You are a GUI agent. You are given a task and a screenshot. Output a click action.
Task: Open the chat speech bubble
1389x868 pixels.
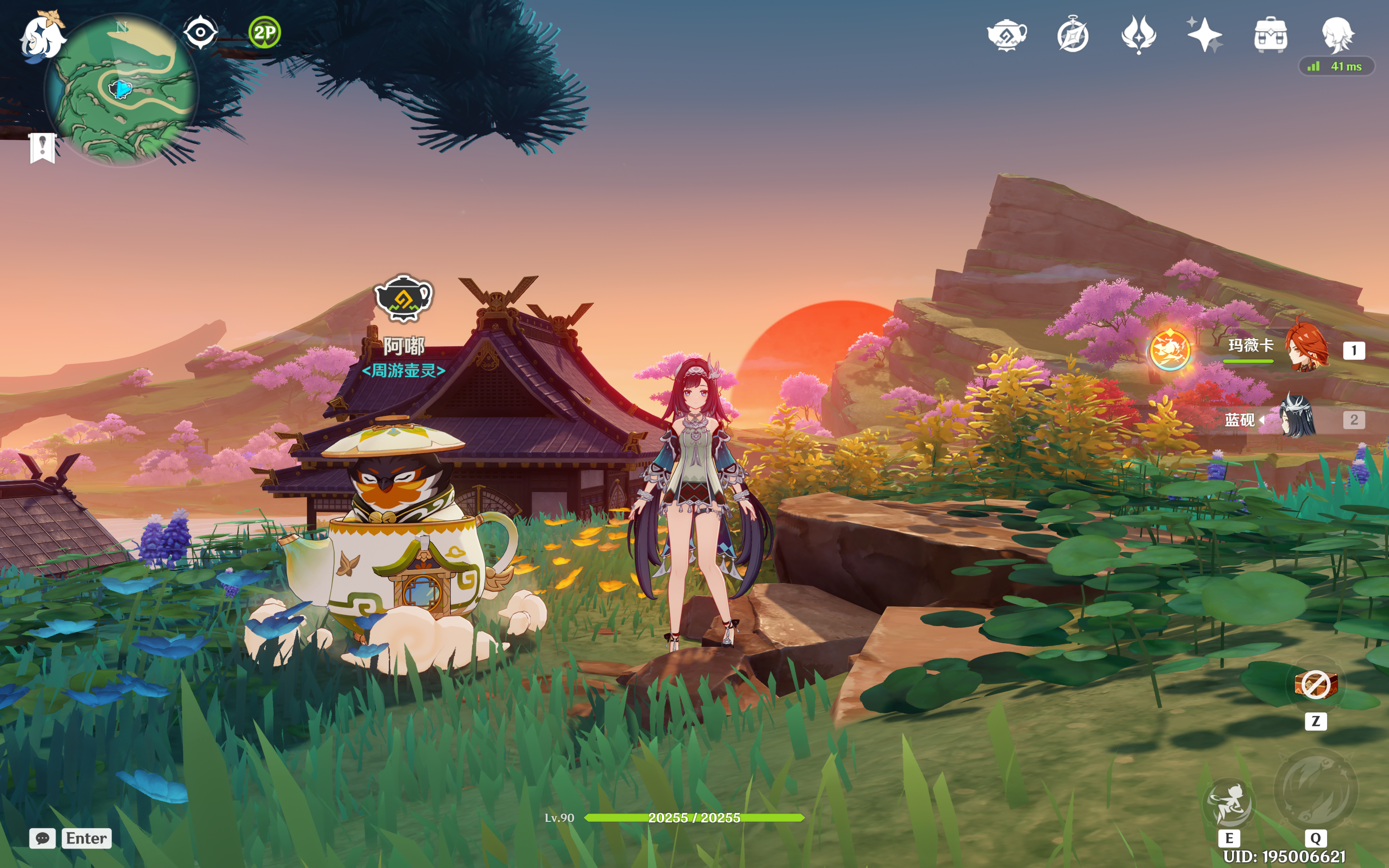click(x=43, y=838)
